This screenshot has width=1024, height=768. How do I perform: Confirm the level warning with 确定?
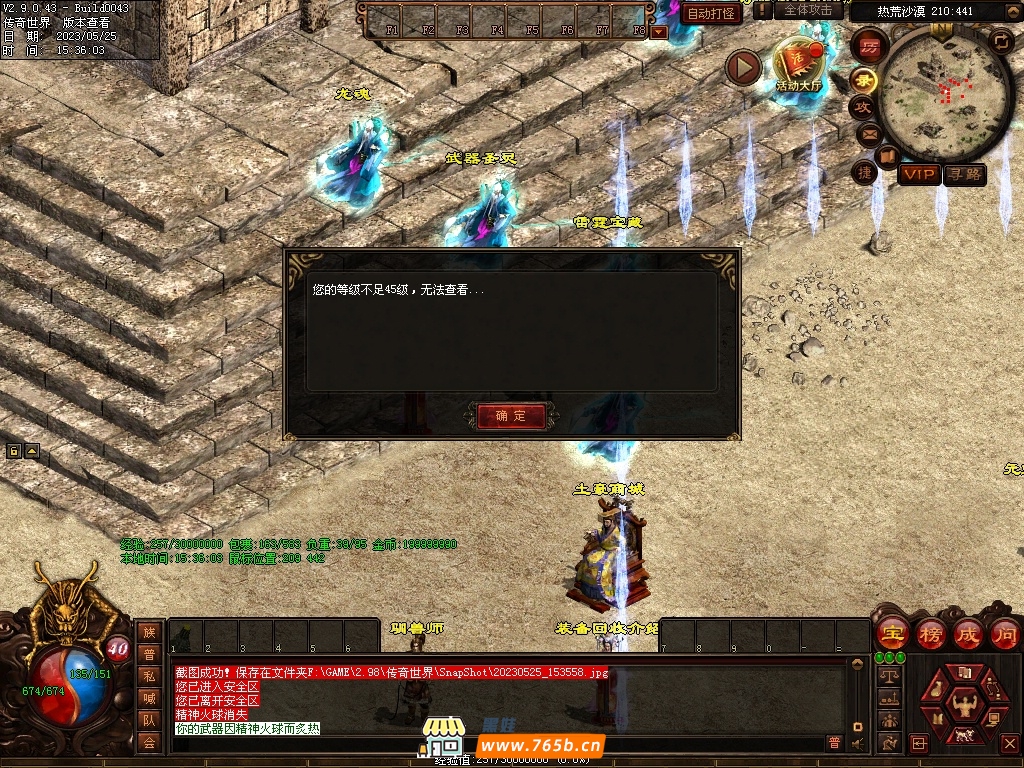[511, 415]
